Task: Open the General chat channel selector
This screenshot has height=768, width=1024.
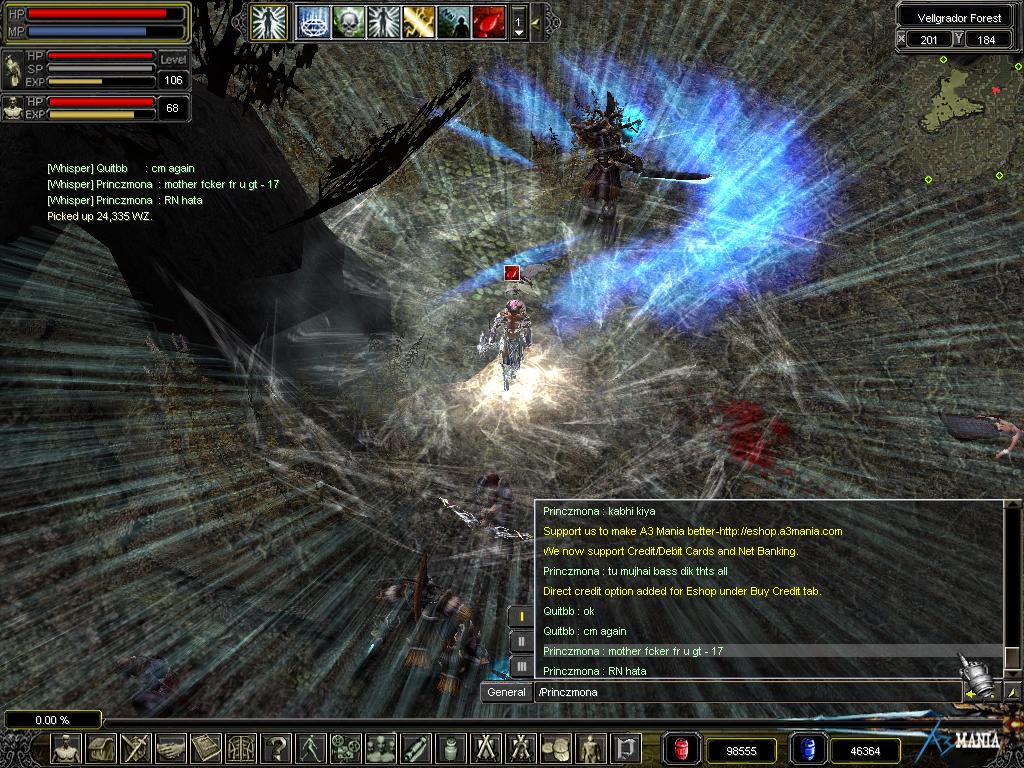Action: point(506,692)
